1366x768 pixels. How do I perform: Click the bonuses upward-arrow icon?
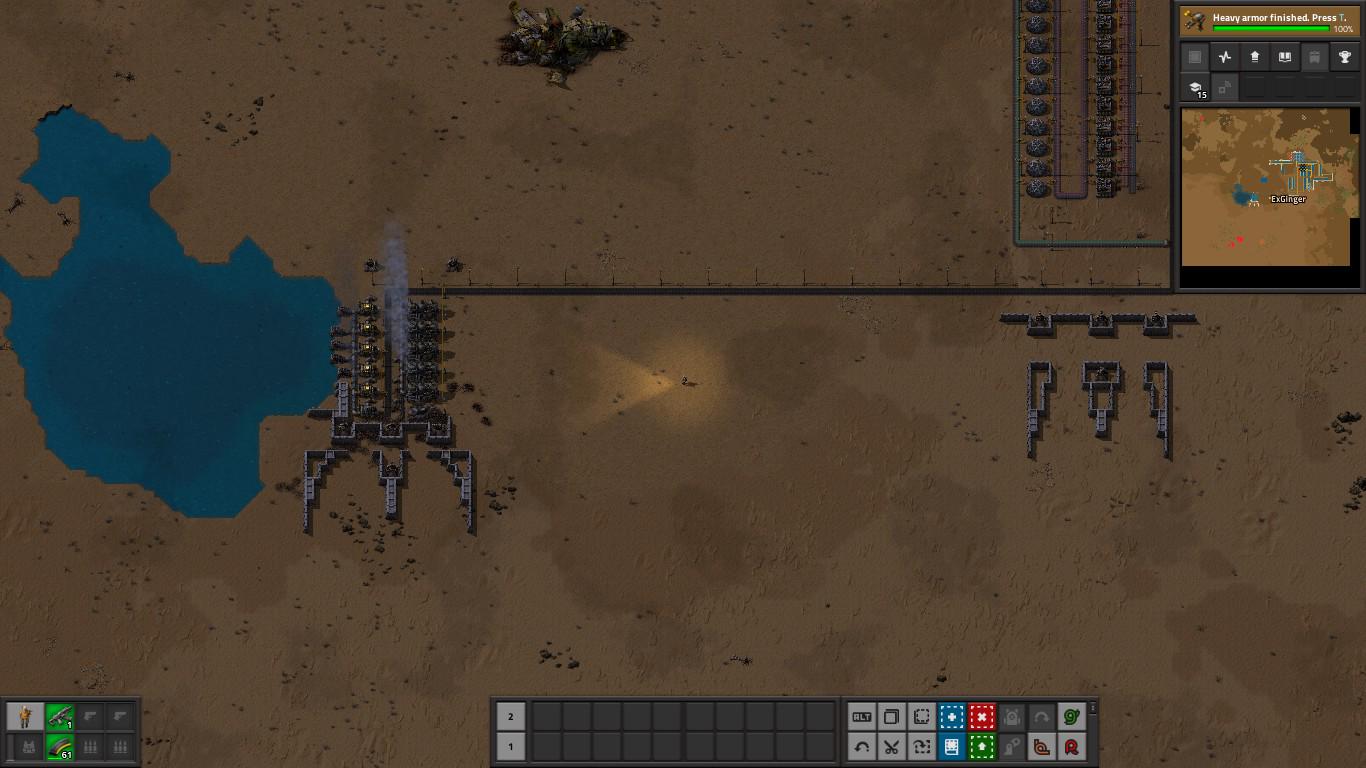click(x=1255, y=57)
